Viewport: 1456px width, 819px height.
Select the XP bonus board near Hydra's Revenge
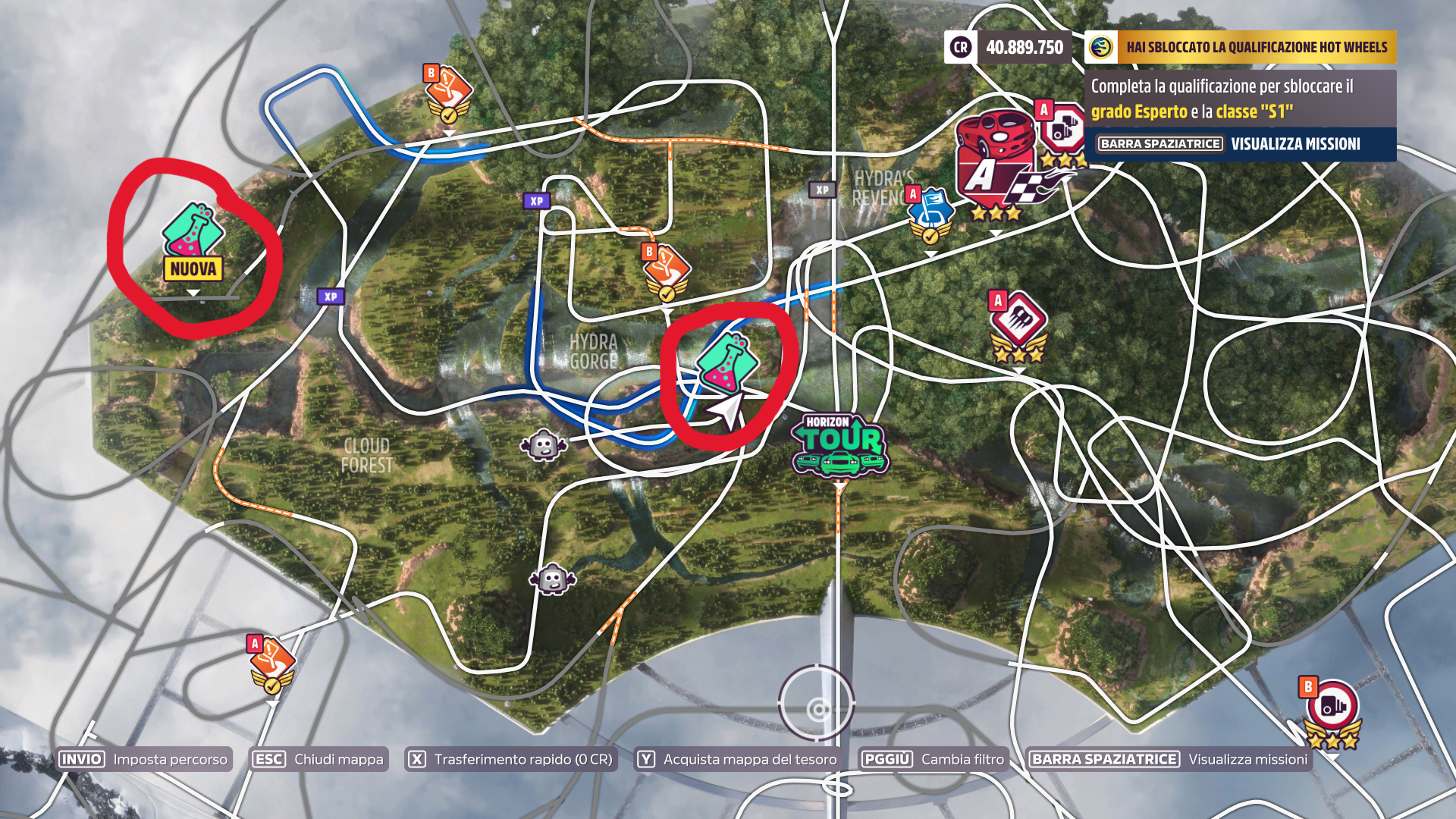(823, 189)
